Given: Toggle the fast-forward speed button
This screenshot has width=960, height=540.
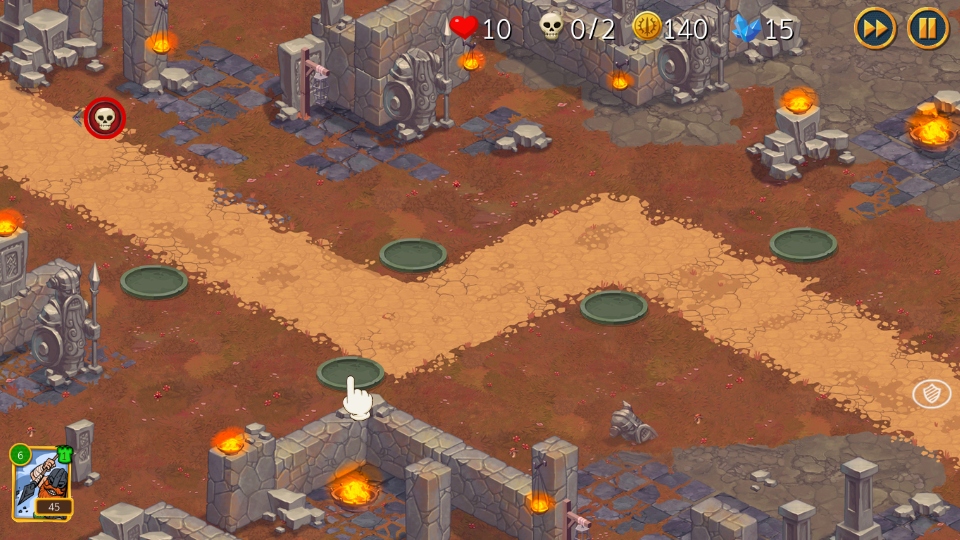Looking at the screenshot, I should [875, 28].
